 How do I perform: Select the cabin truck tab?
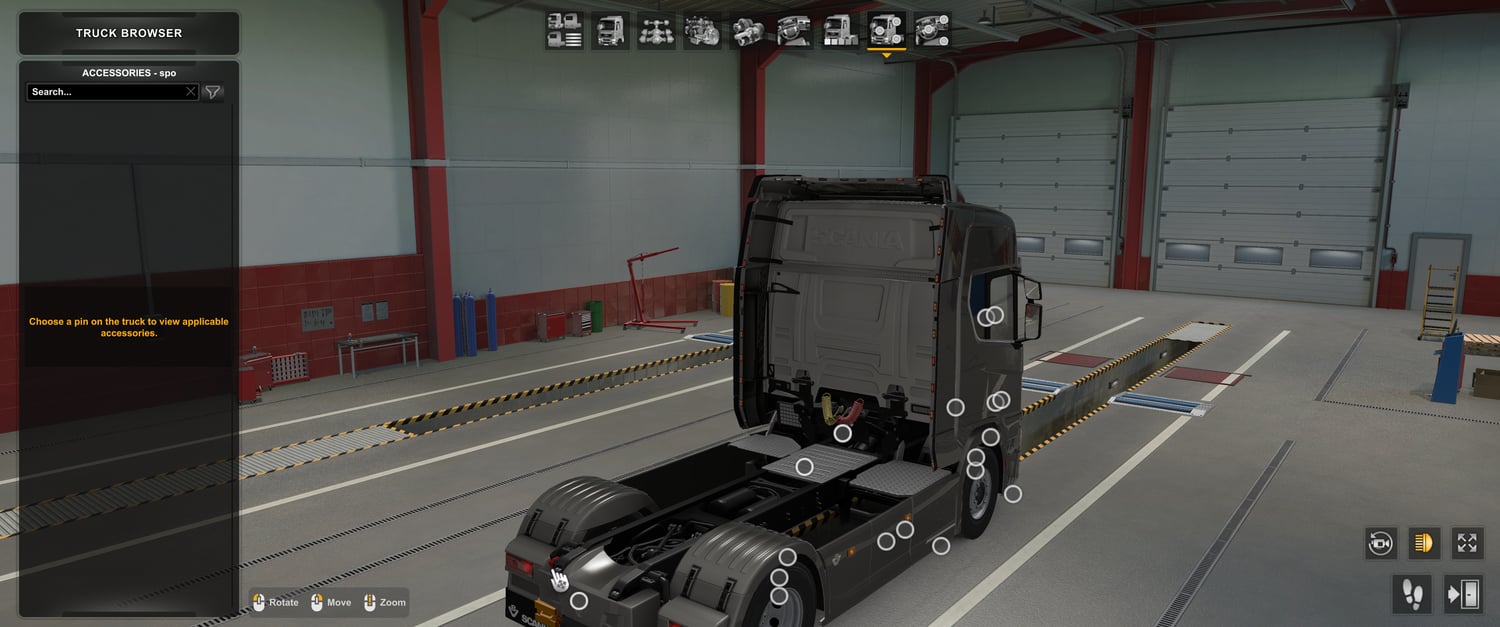coord(610,30)
